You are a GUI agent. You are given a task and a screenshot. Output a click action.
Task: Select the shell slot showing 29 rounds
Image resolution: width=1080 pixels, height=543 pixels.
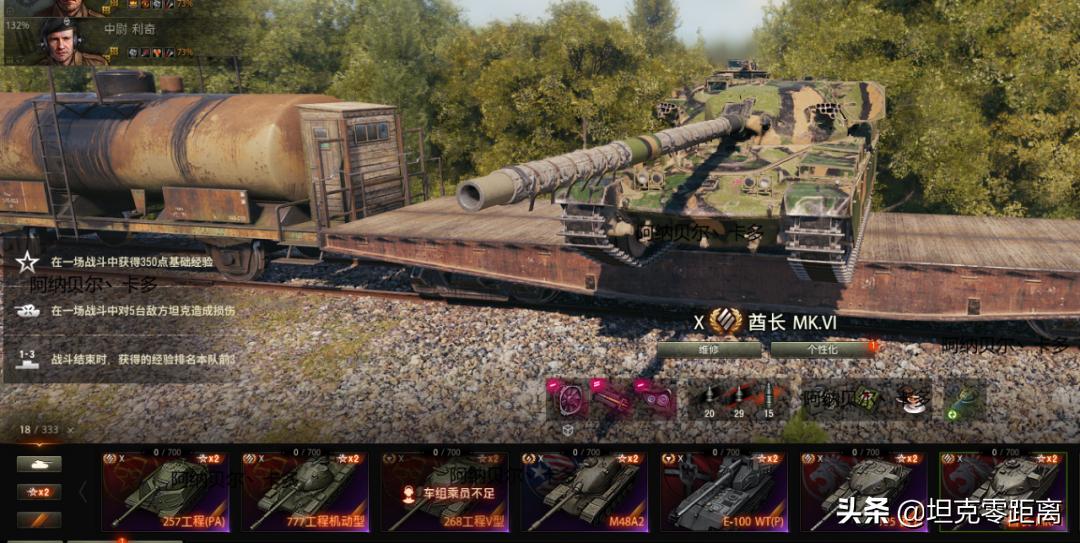tap(739, 400)
